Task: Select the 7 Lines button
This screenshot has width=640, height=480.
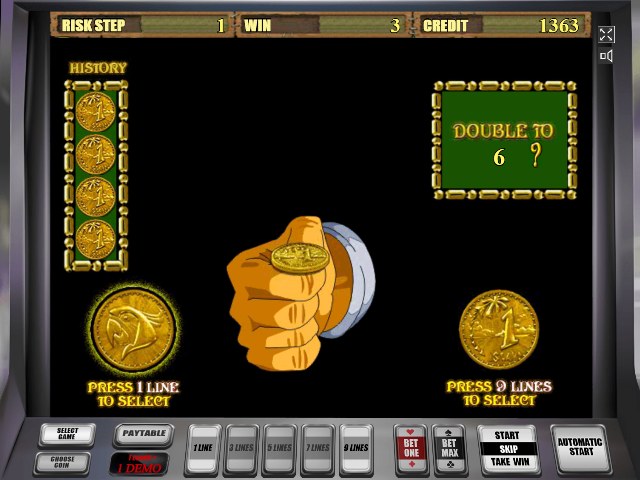Action: pos(317,447)
